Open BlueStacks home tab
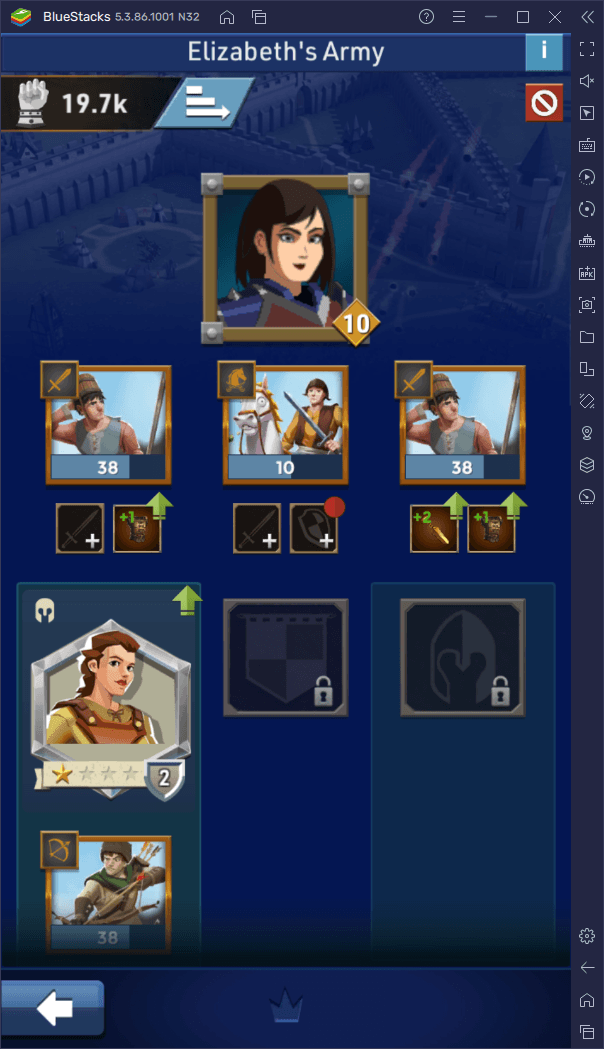Screen dimensions: 604x1049 (x=227, y=17)
